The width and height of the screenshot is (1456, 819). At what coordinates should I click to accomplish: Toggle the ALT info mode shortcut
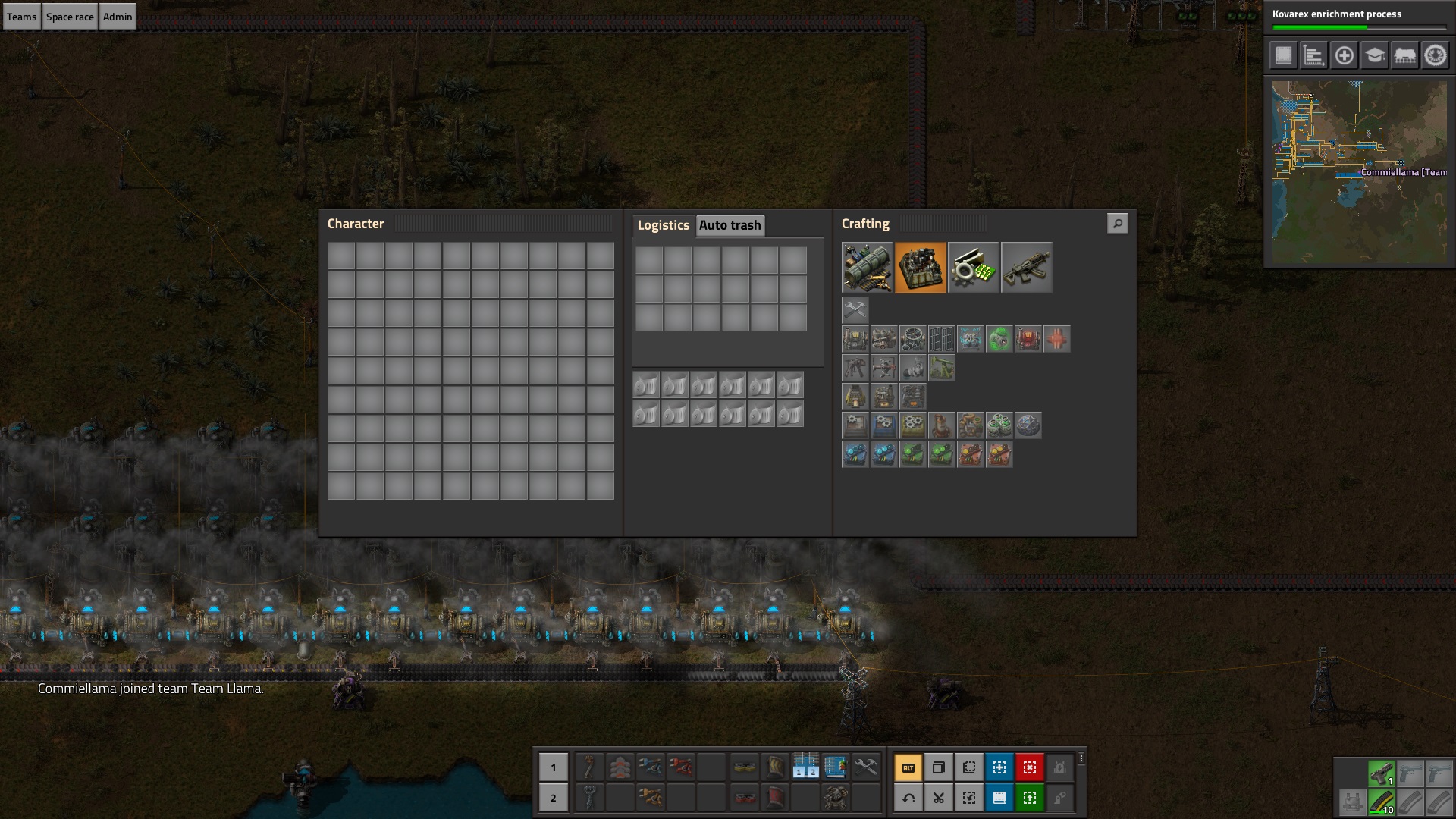(x=908, y=767)
